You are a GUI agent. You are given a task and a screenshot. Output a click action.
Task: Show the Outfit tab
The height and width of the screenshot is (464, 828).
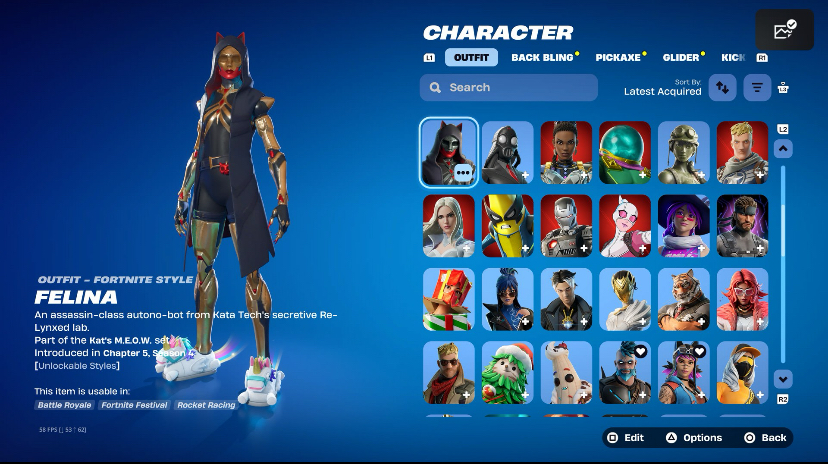coord(471,57)
